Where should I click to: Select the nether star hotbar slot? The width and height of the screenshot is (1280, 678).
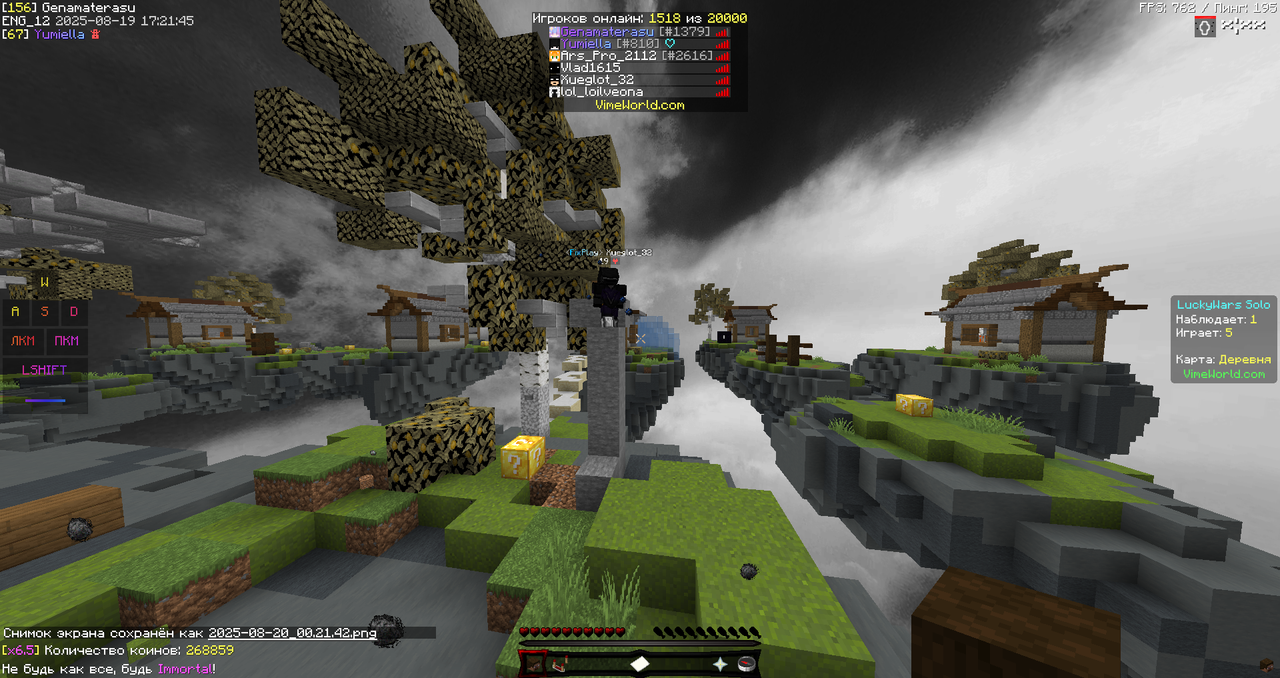720,663
